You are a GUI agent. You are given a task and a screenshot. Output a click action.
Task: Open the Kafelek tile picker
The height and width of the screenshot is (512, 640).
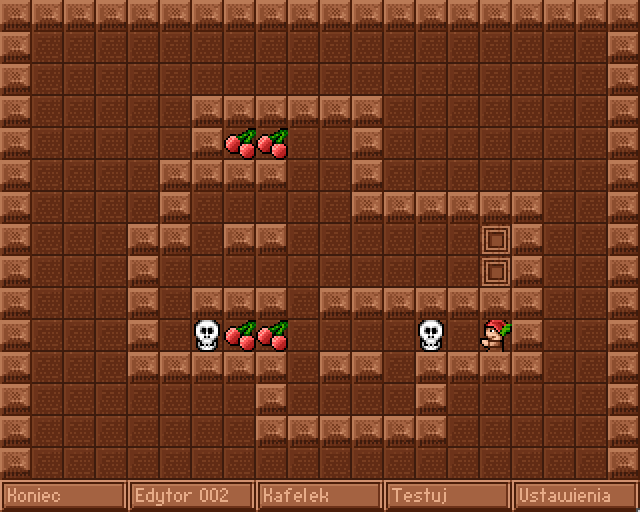point(320,496)
